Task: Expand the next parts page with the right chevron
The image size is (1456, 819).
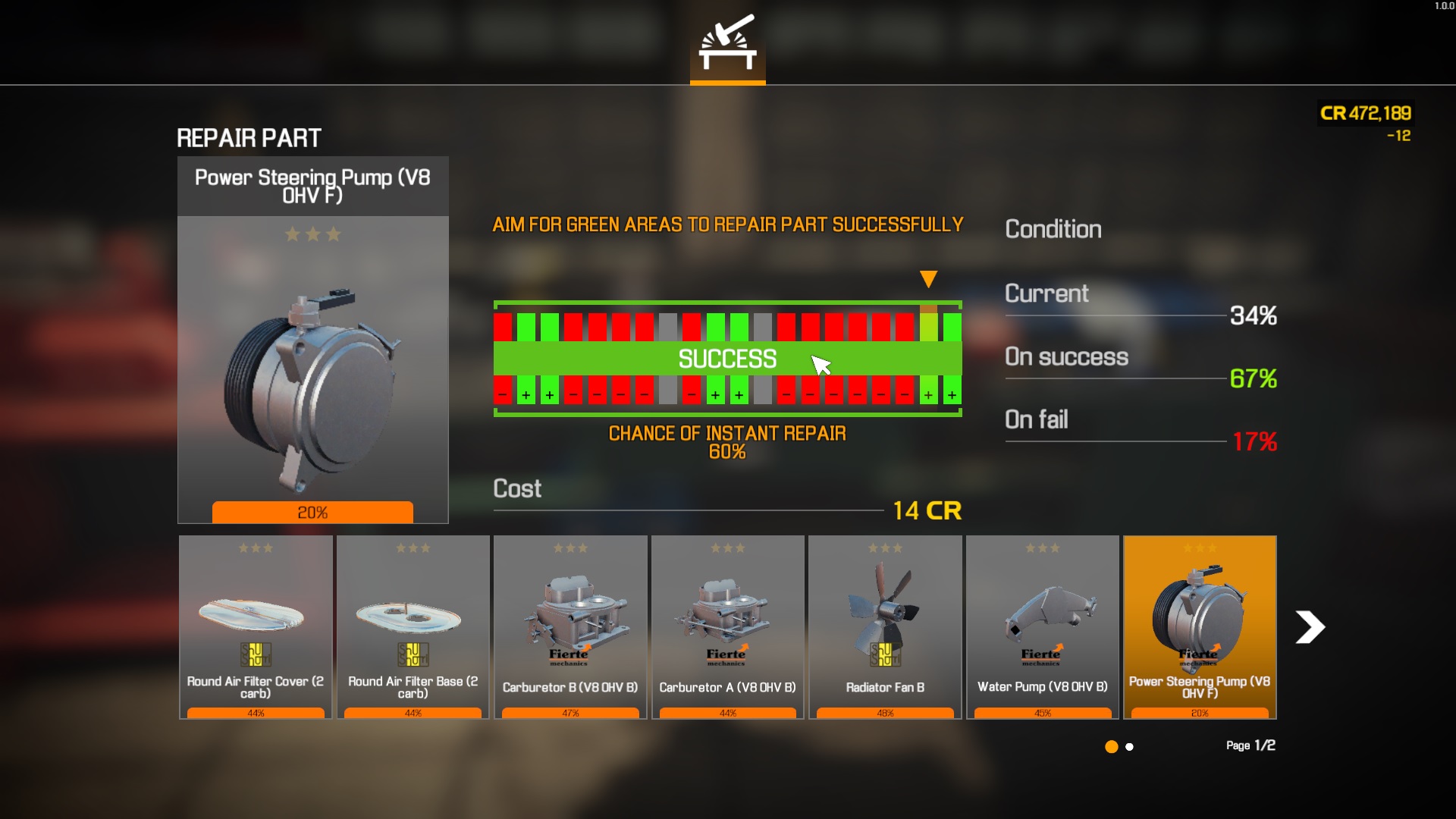Action: 1310,627
